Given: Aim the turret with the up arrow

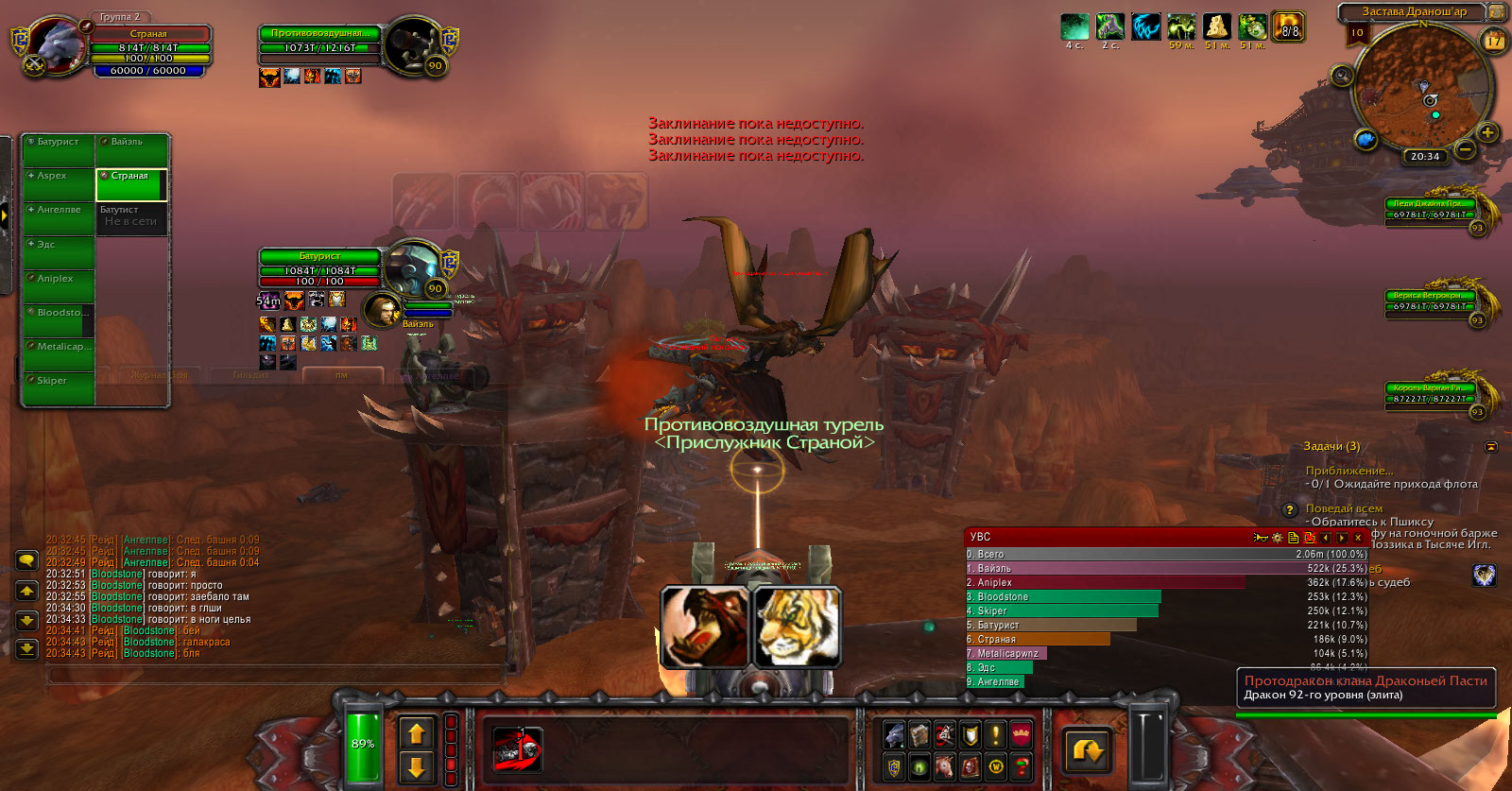Looking at the screenshot, I should 417,732.
